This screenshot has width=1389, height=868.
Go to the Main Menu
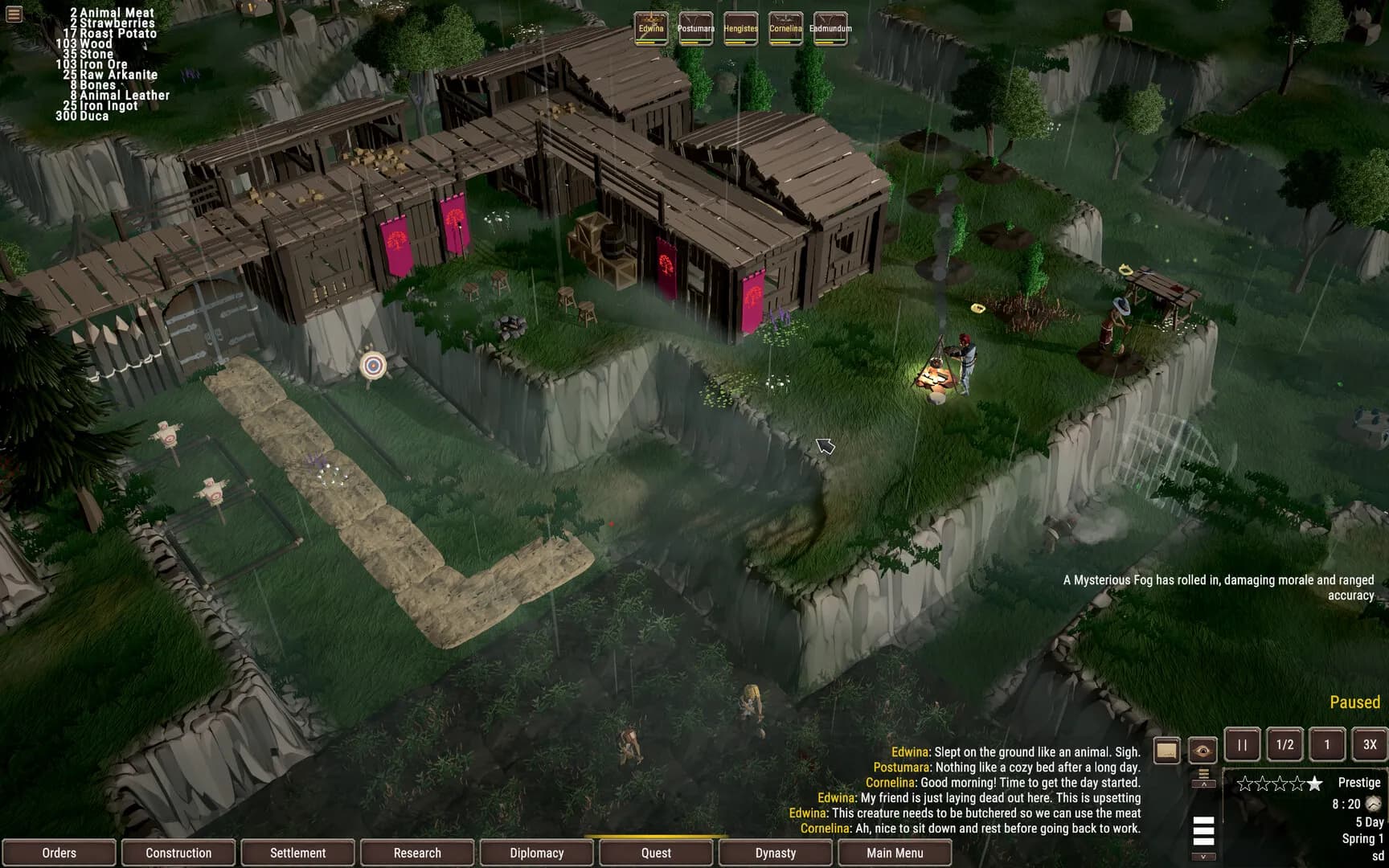tap(895, 853)
